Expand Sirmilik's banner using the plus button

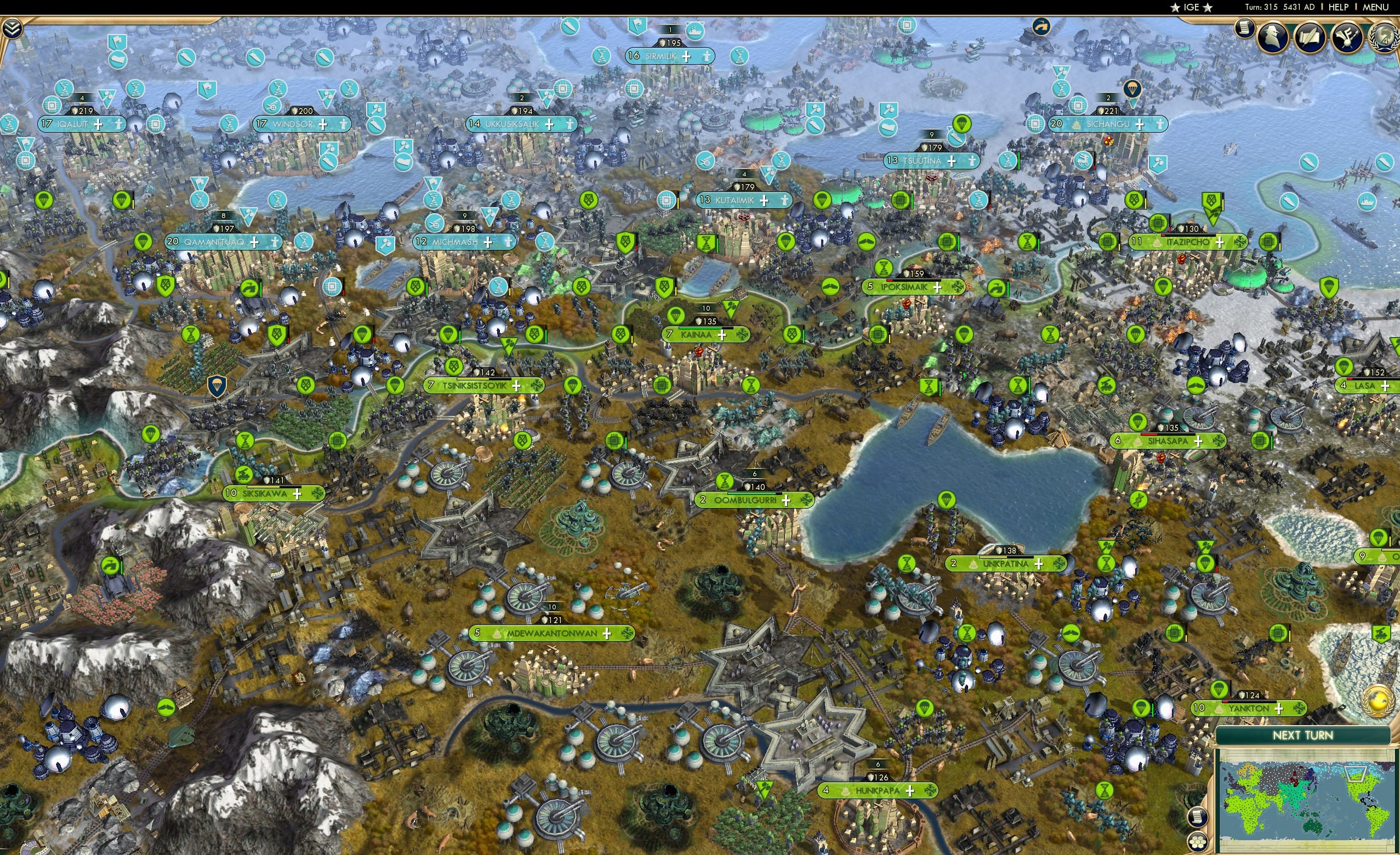click(x=686, y=56)
